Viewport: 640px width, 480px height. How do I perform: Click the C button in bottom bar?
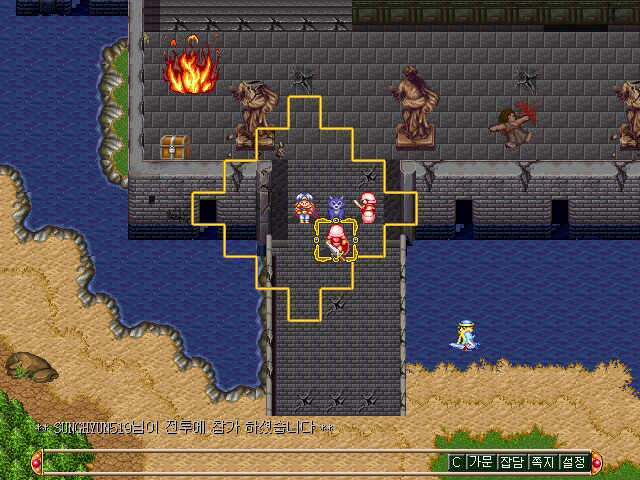pos(456,462)
